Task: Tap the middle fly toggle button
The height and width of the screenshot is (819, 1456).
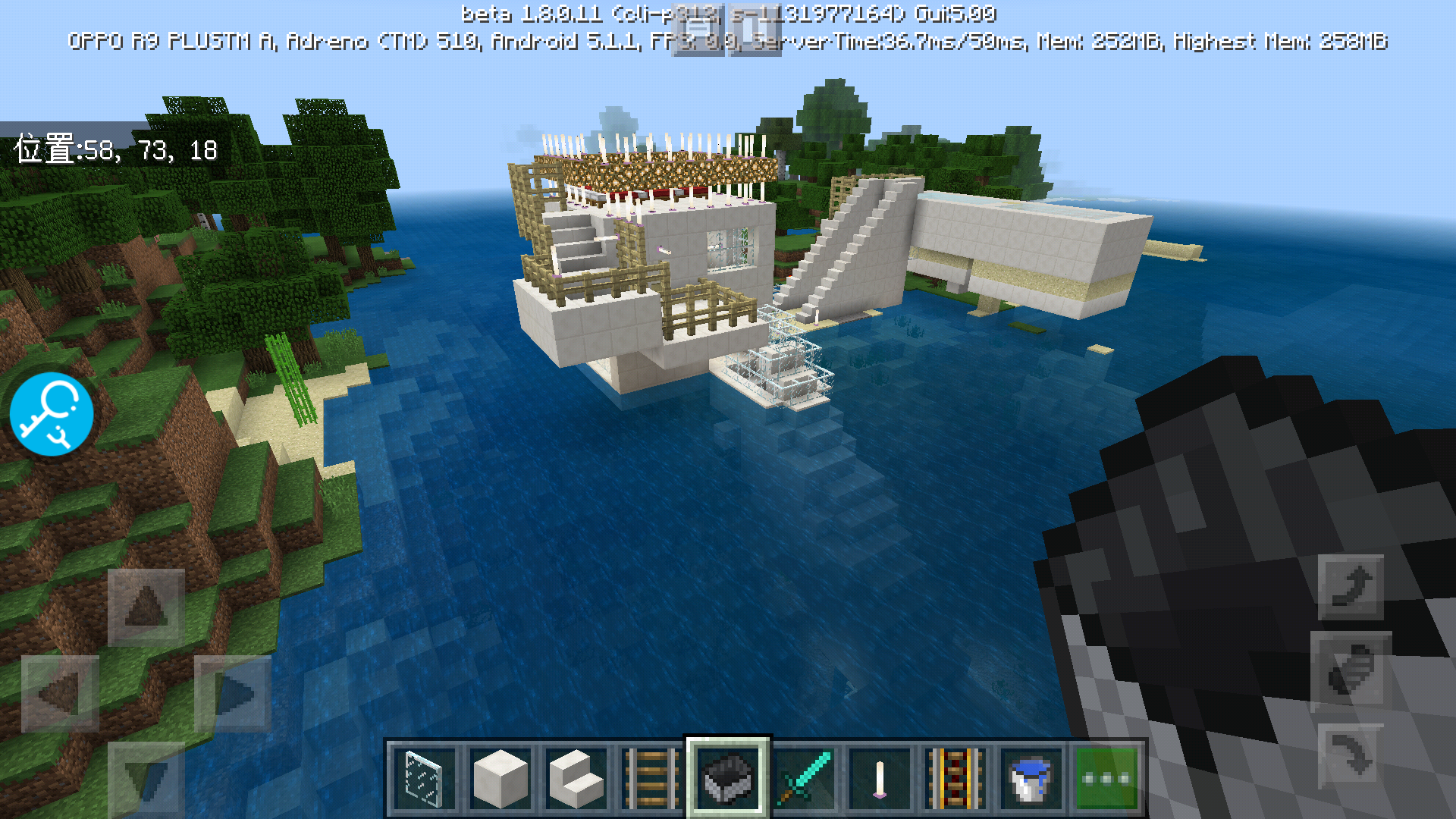Action: pyautogui.click(x=1351, y=670)
